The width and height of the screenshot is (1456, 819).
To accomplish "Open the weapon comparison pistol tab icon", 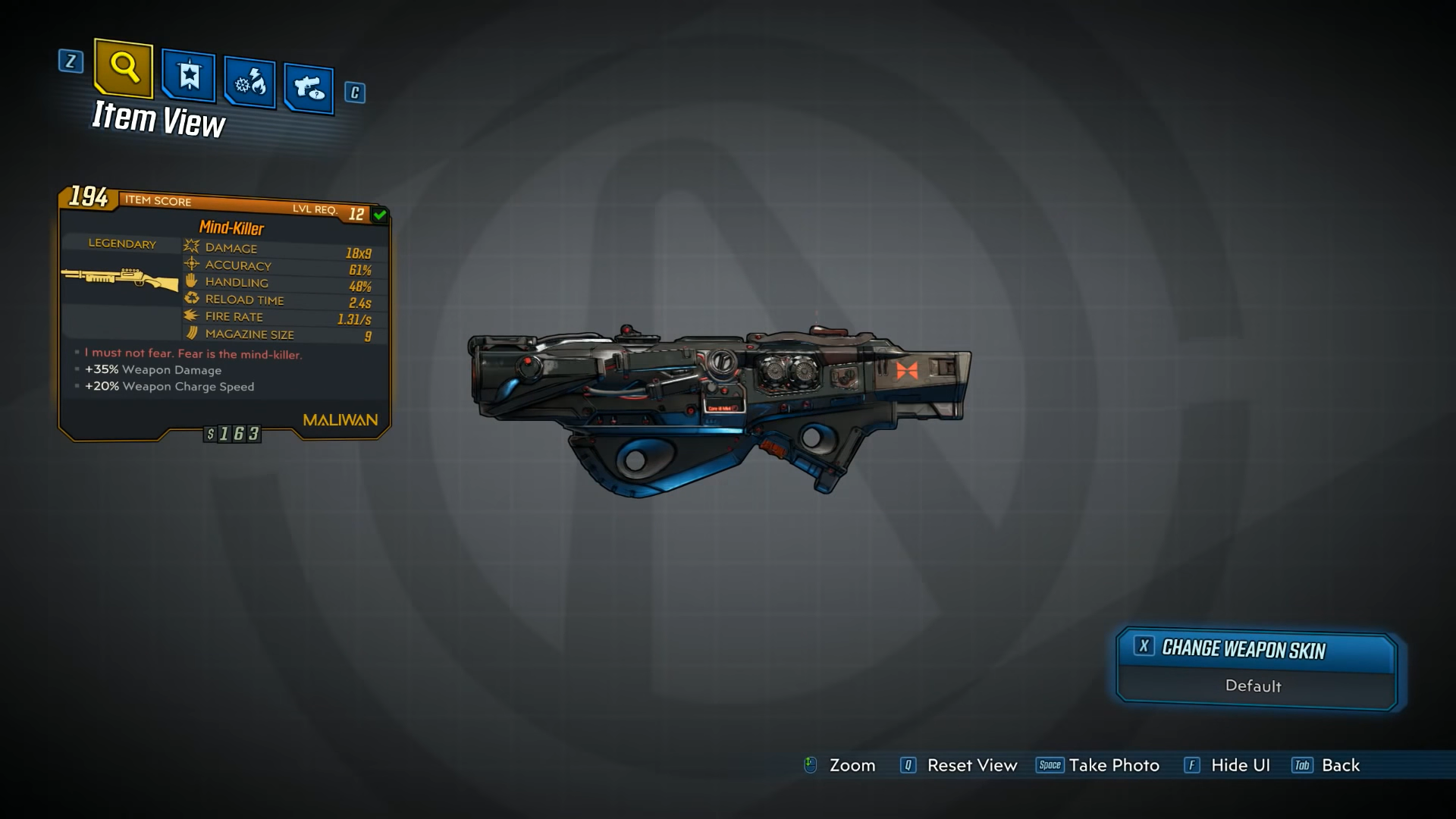I will (309, 89).
